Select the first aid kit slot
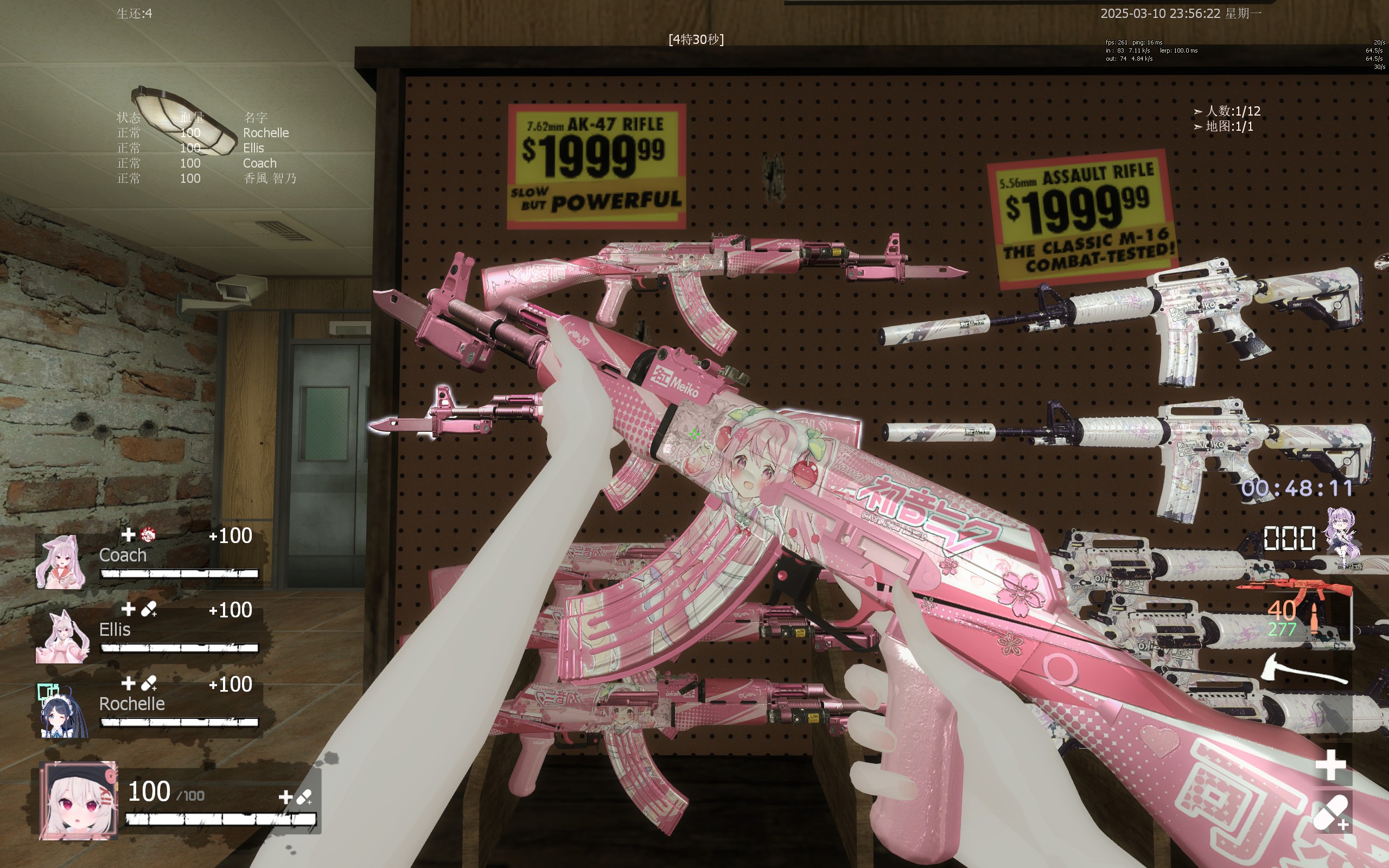1389x868 pixels. (x=1330, y=765)
